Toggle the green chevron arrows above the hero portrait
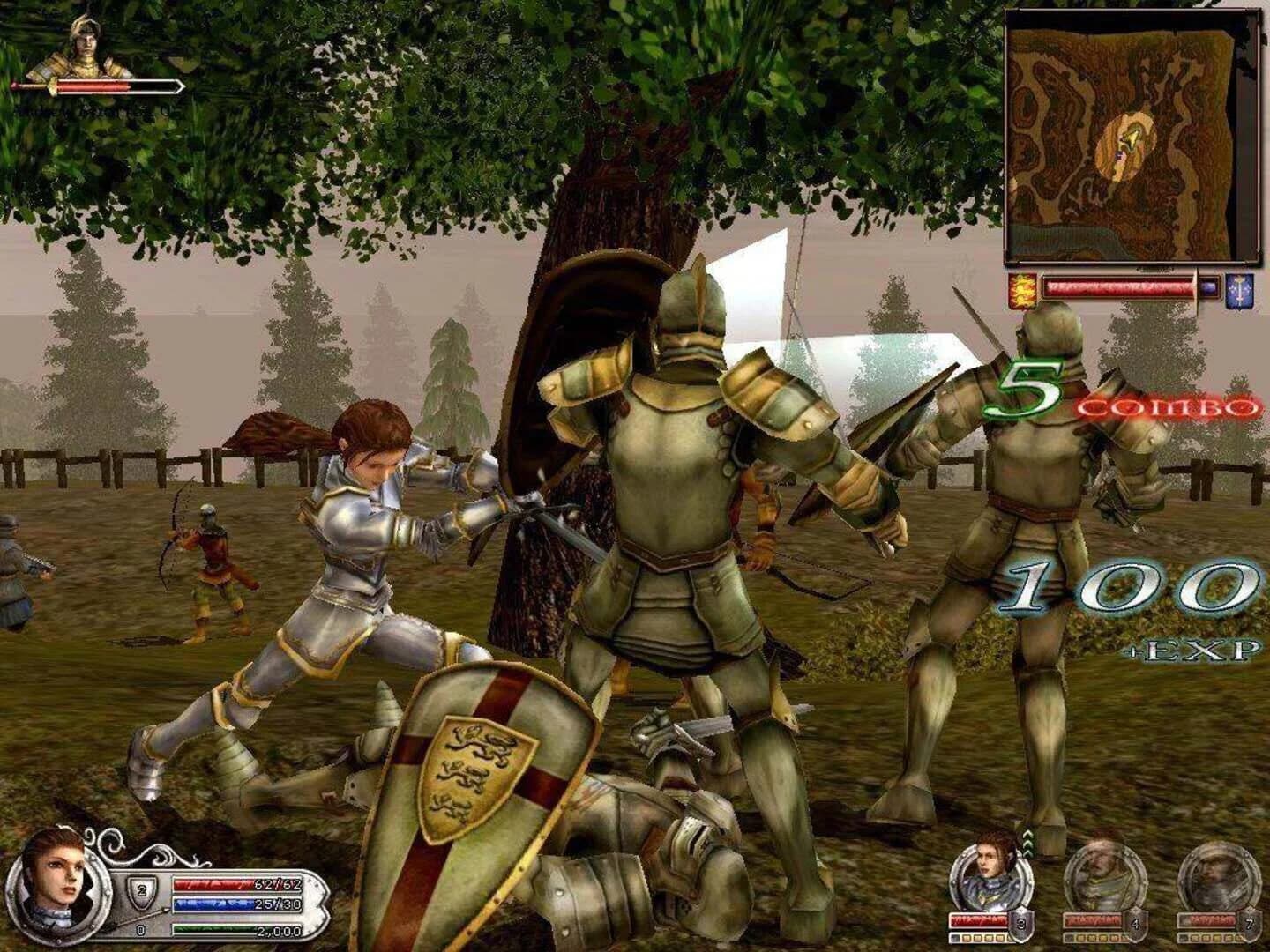The height and width of the screenshot is (952, 1270). (1027, 843)
